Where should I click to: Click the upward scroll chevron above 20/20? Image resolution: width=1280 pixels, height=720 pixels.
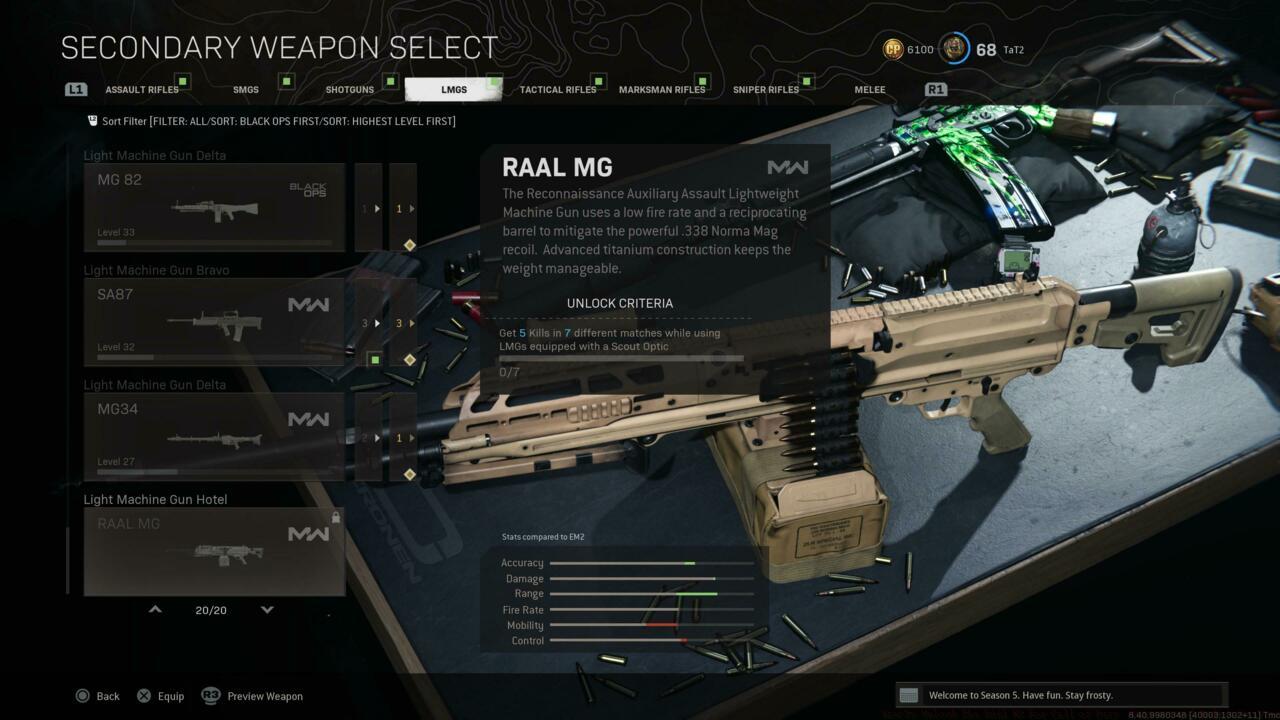(155, 608)
